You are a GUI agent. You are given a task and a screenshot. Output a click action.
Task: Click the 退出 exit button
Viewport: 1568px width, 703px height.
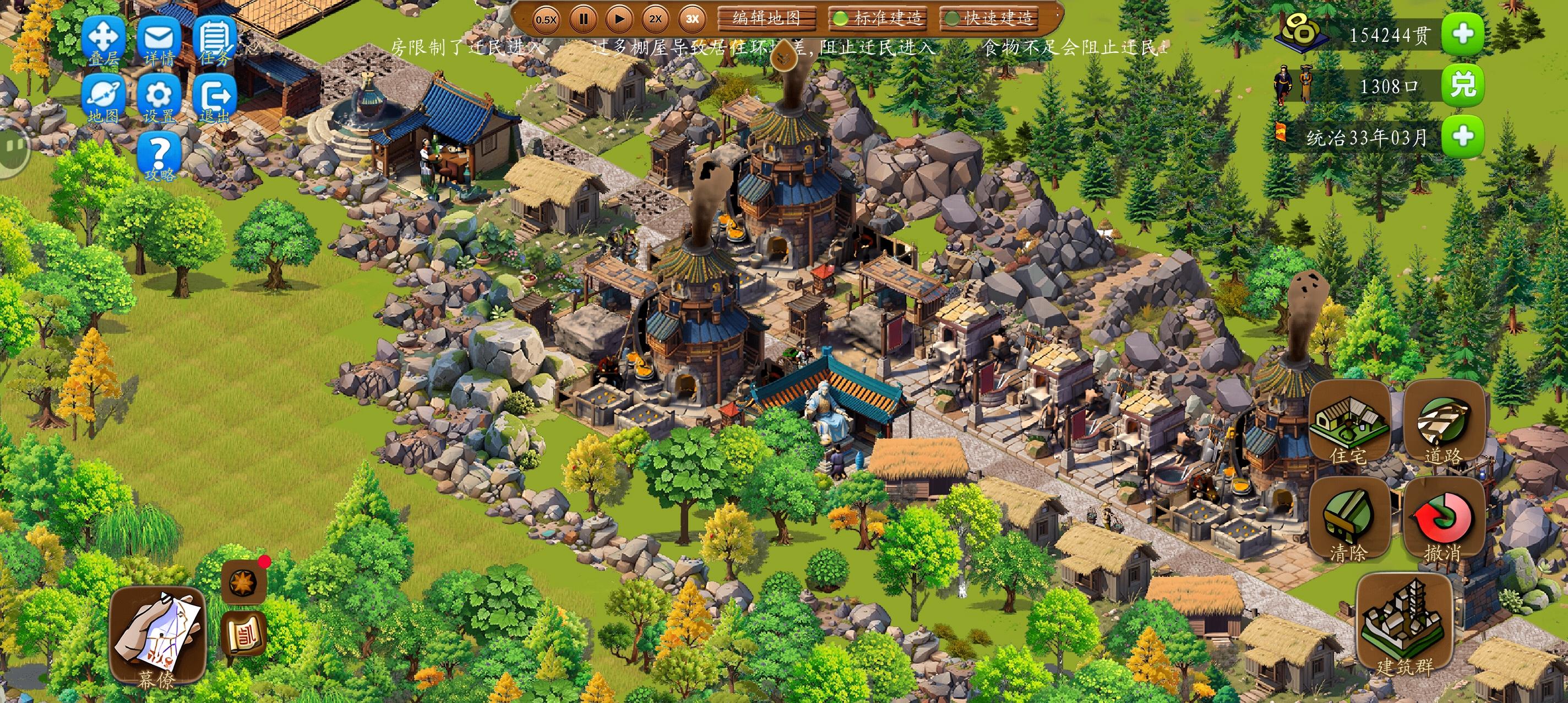point(214,99)
